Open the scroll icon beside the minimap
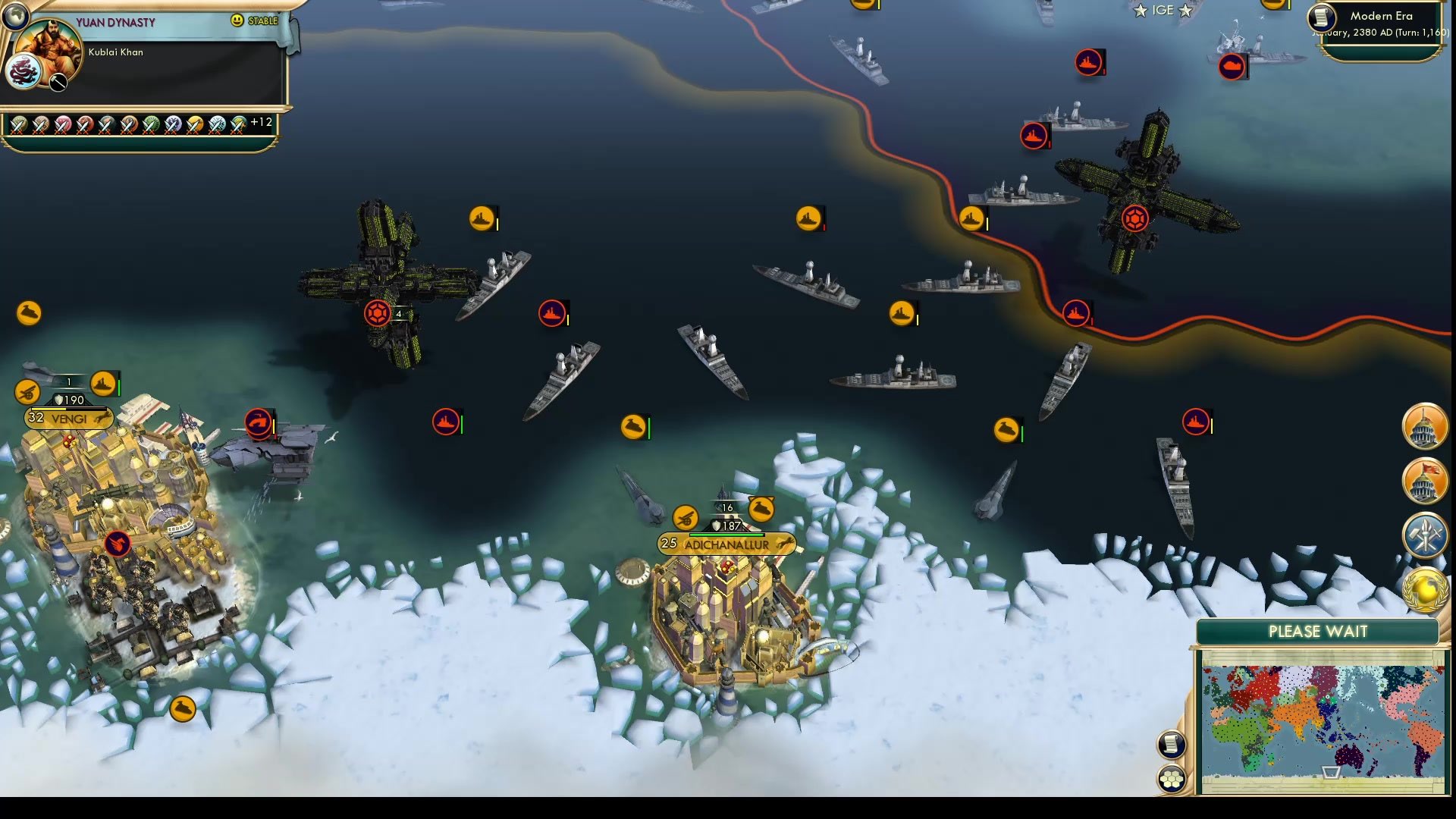The height and width of the screenshot is (819, 1456). 1171,744
